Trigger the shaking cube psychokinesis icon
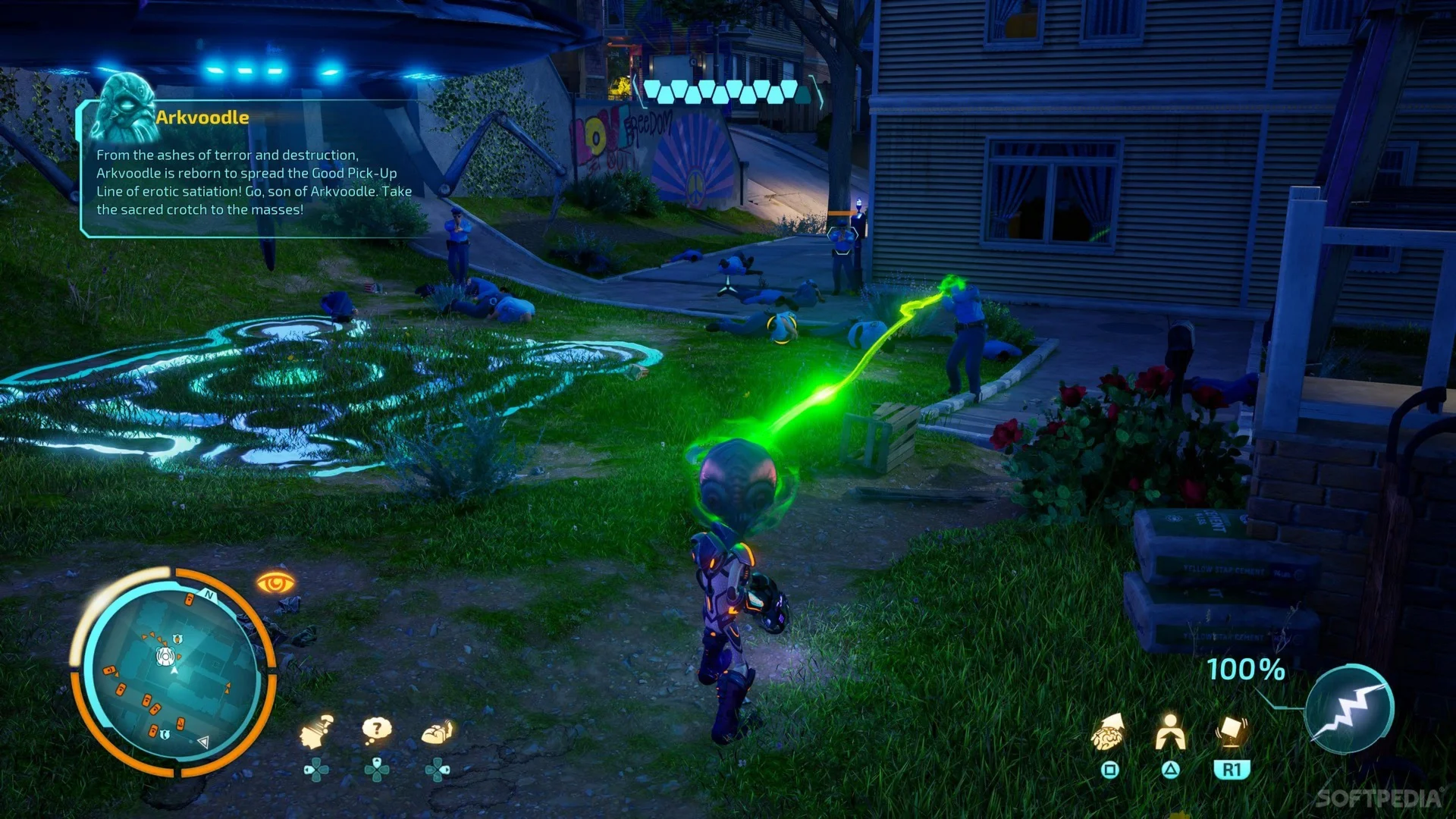This screenshot has width=1456, height=819. pos(1231,732)
